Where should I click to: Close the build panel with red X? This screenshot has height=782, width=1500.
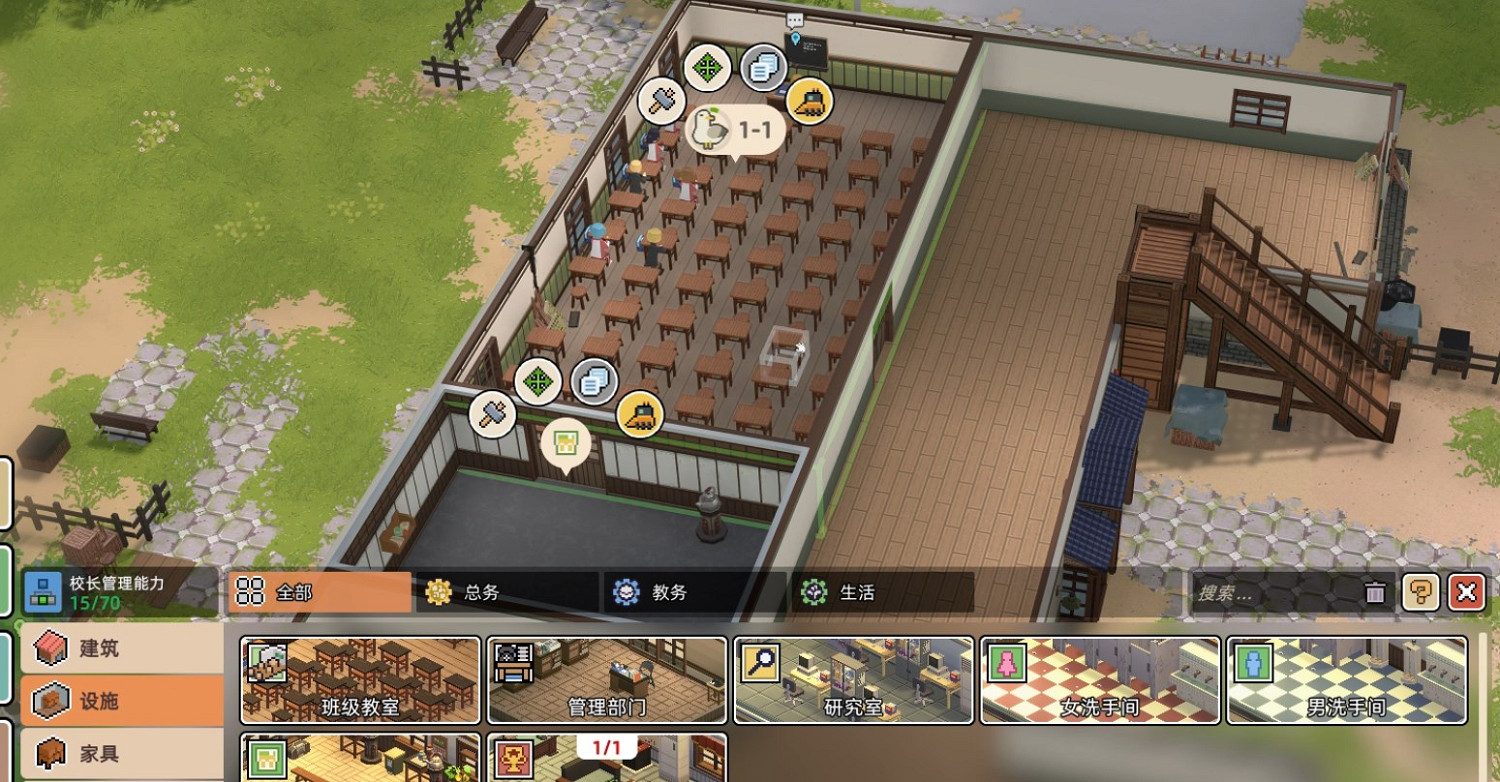[1466, 592]
